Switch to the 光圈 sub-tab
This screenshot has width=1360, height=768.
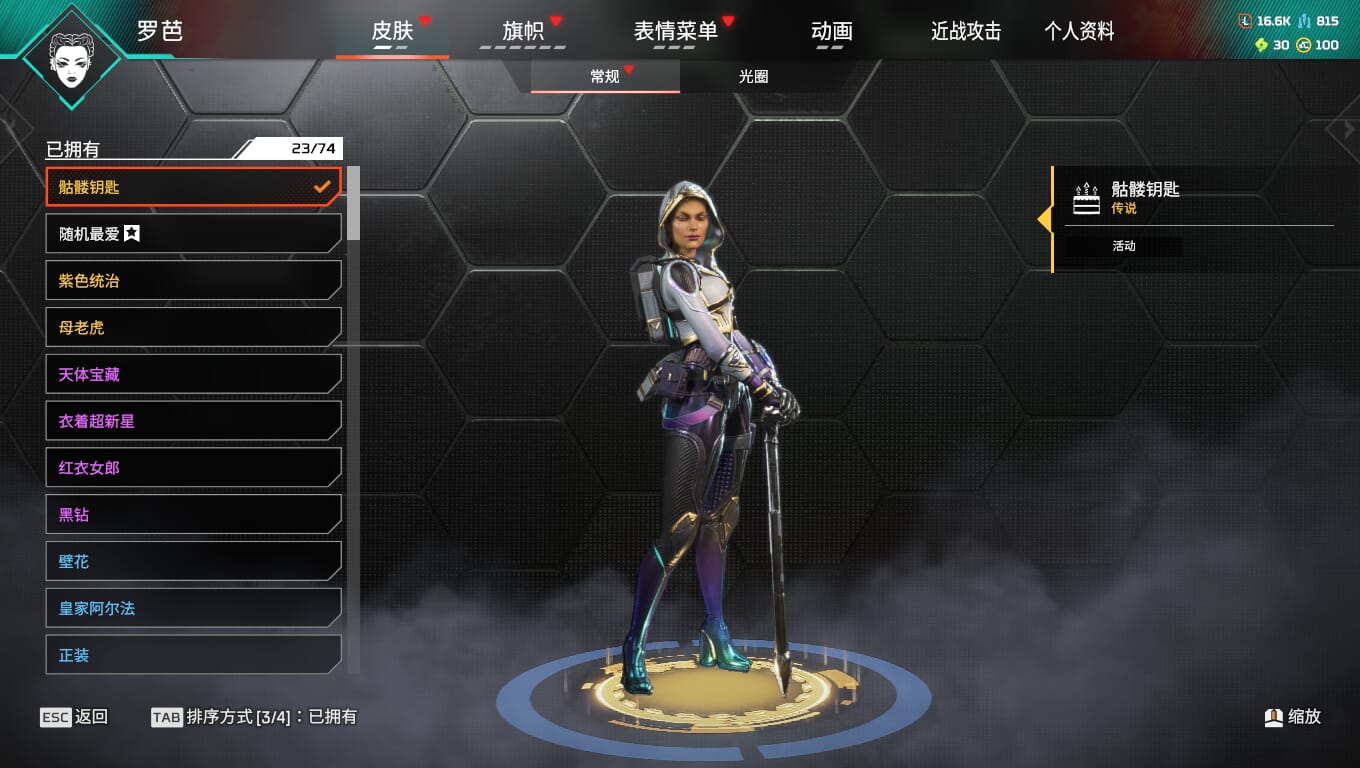tap(753, 77)
